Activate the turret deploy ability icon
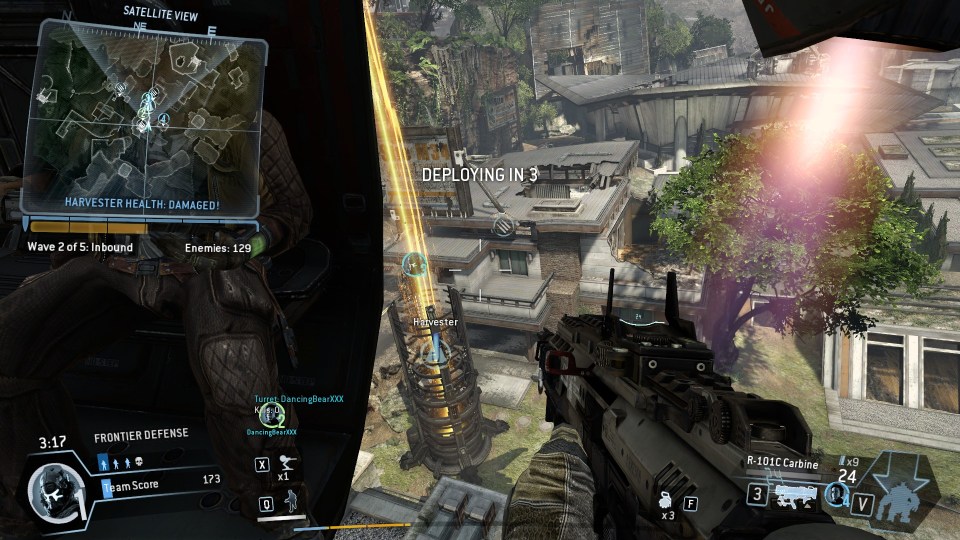Viewport: 960px width, 540px height. point(287,463)
